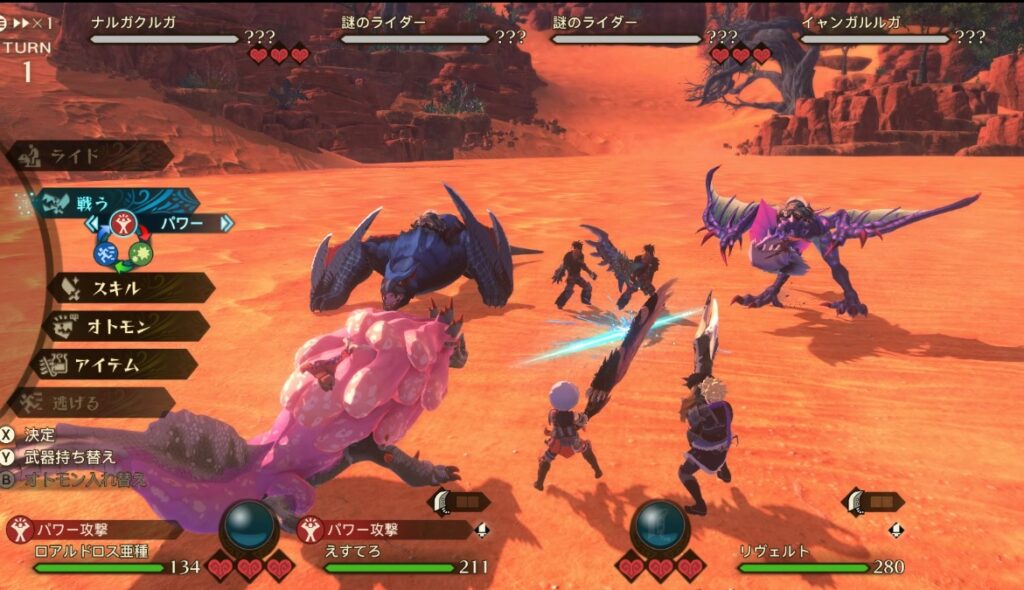The image size is (1024, 590).
Task: Click the left arrow beside the attack type
Action: 91,223
